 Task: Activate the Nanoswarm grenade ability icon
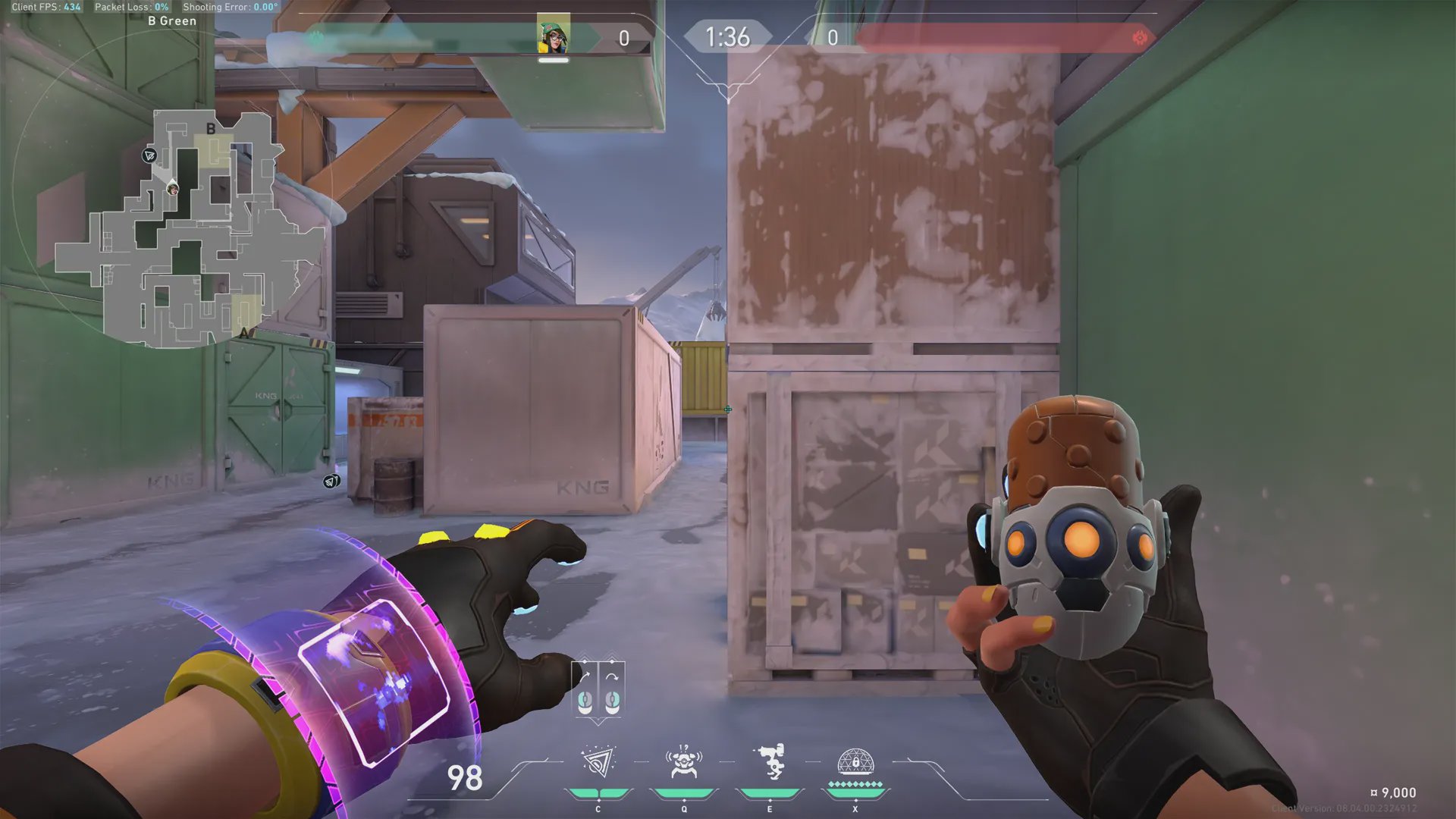click(598, 763)
